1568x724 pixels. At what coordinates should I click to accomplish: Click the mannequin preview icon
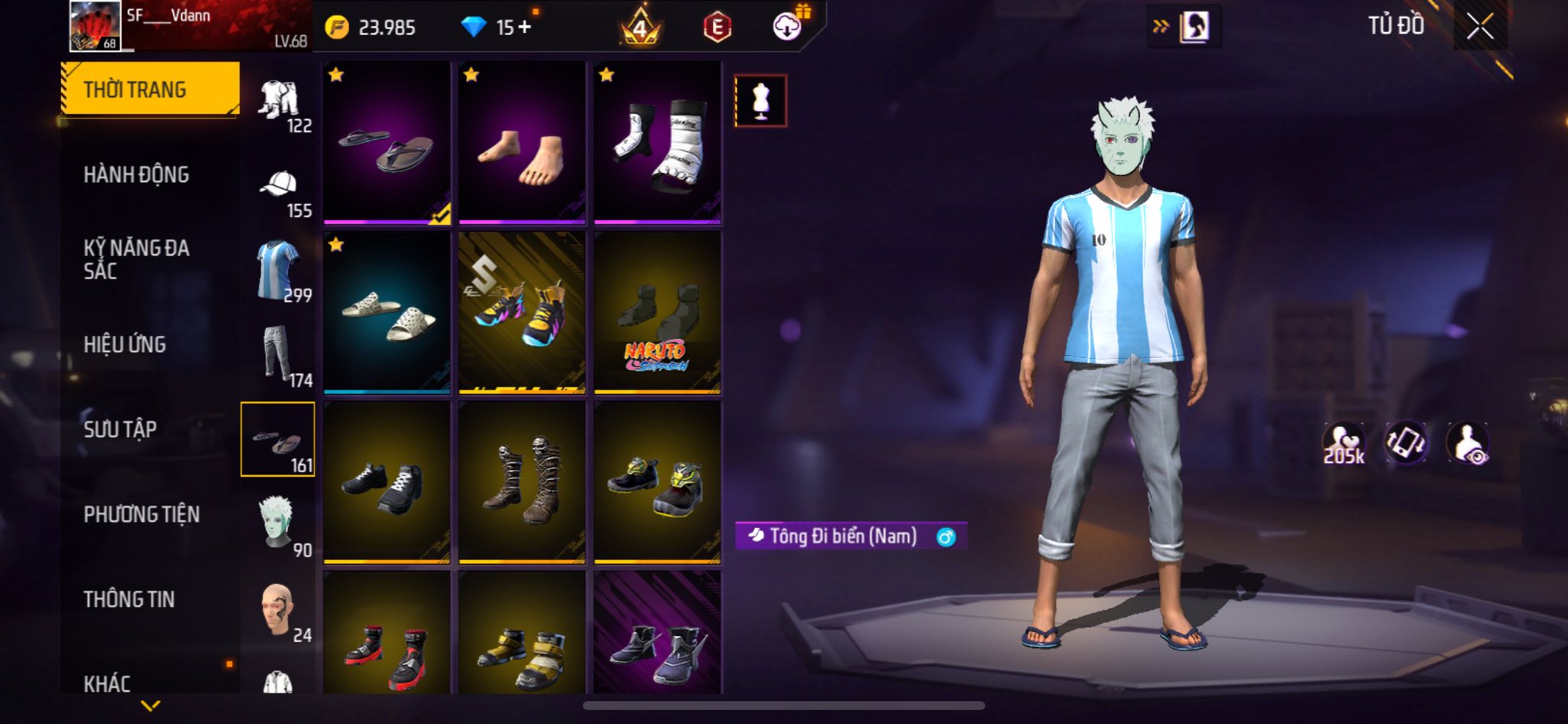coord(760,101)
